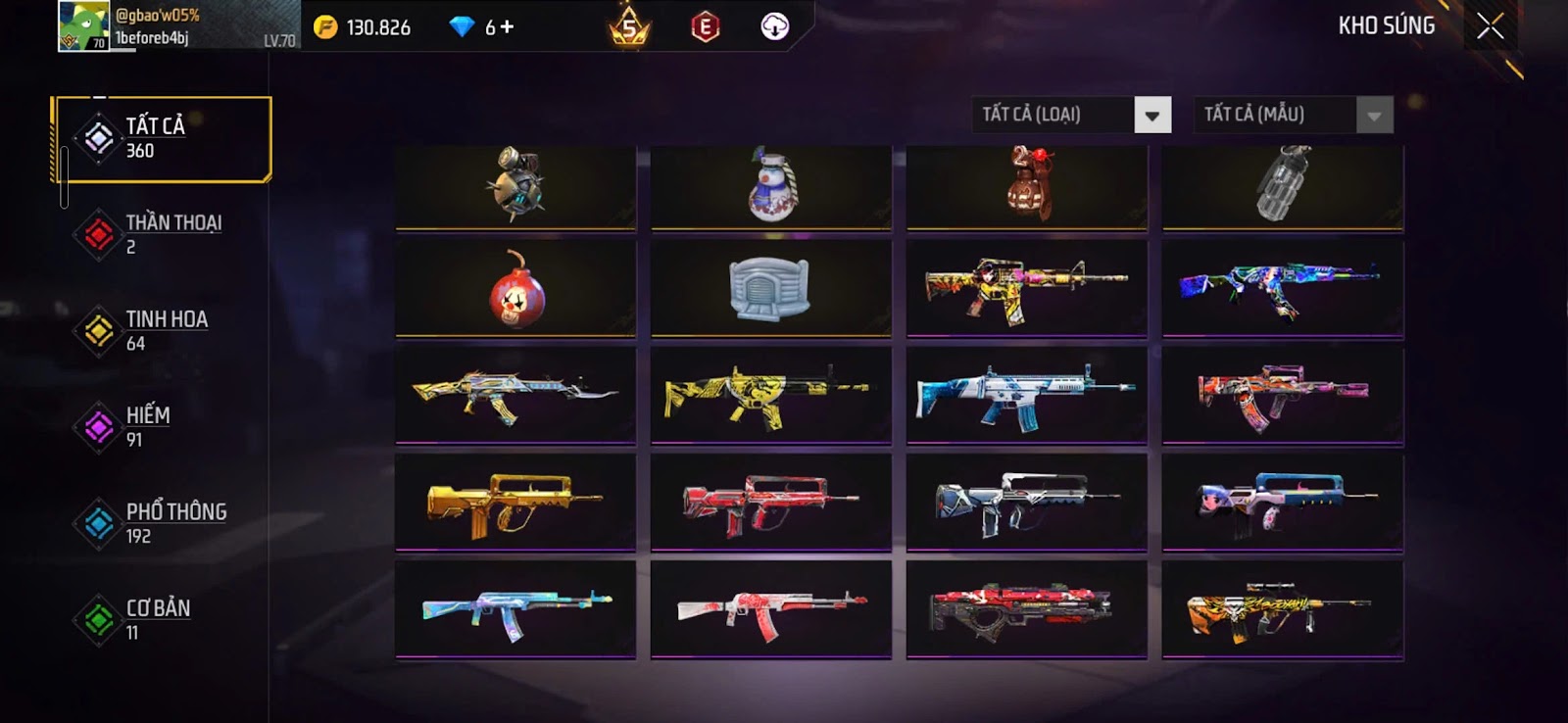Image resolution: width=1568 pixels, height=723 pixels.
Task: Choose the solid gold FAMAS skin
Action: (515, 503)
